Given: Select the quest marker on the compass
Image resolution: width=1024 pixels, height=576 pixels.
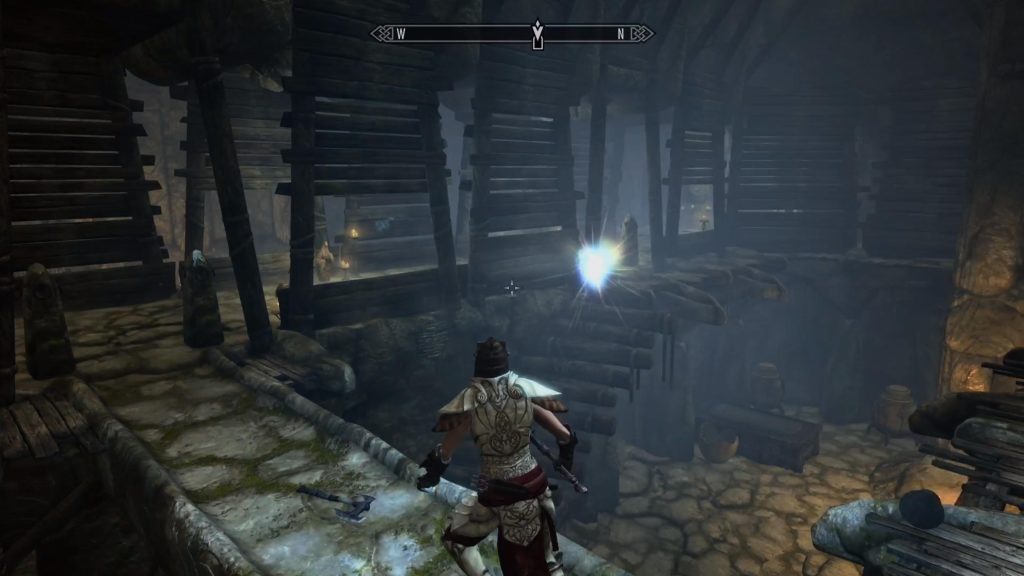Looking at the screenshot, I should pyautogui.click(x=537, y=36).
